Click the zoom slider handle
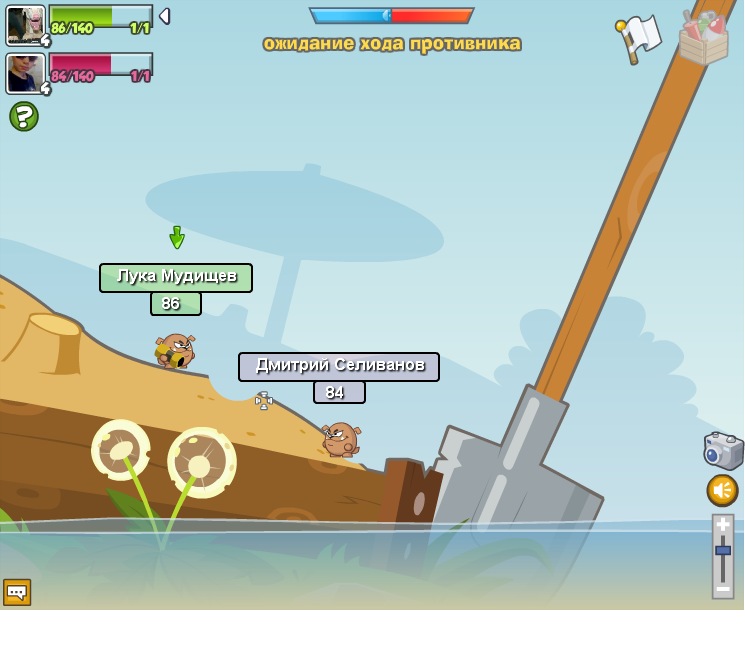This screenshot has height=650, width=745. coord(723,550)
